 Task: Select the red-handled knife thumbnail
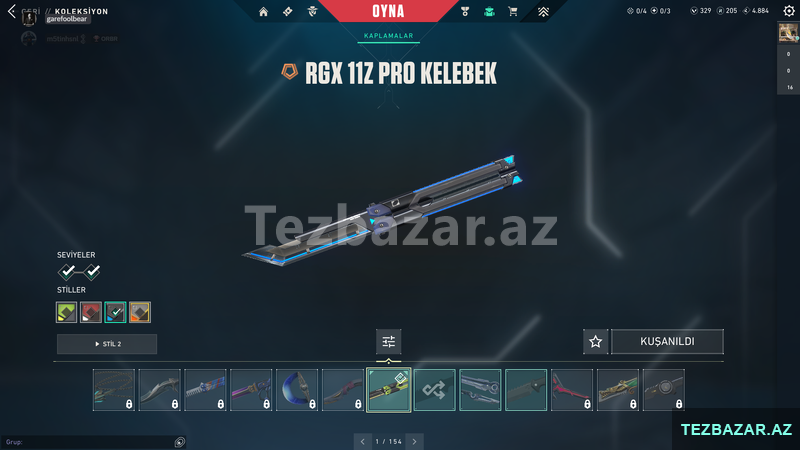pyautogui.click(x=572, y=390)
